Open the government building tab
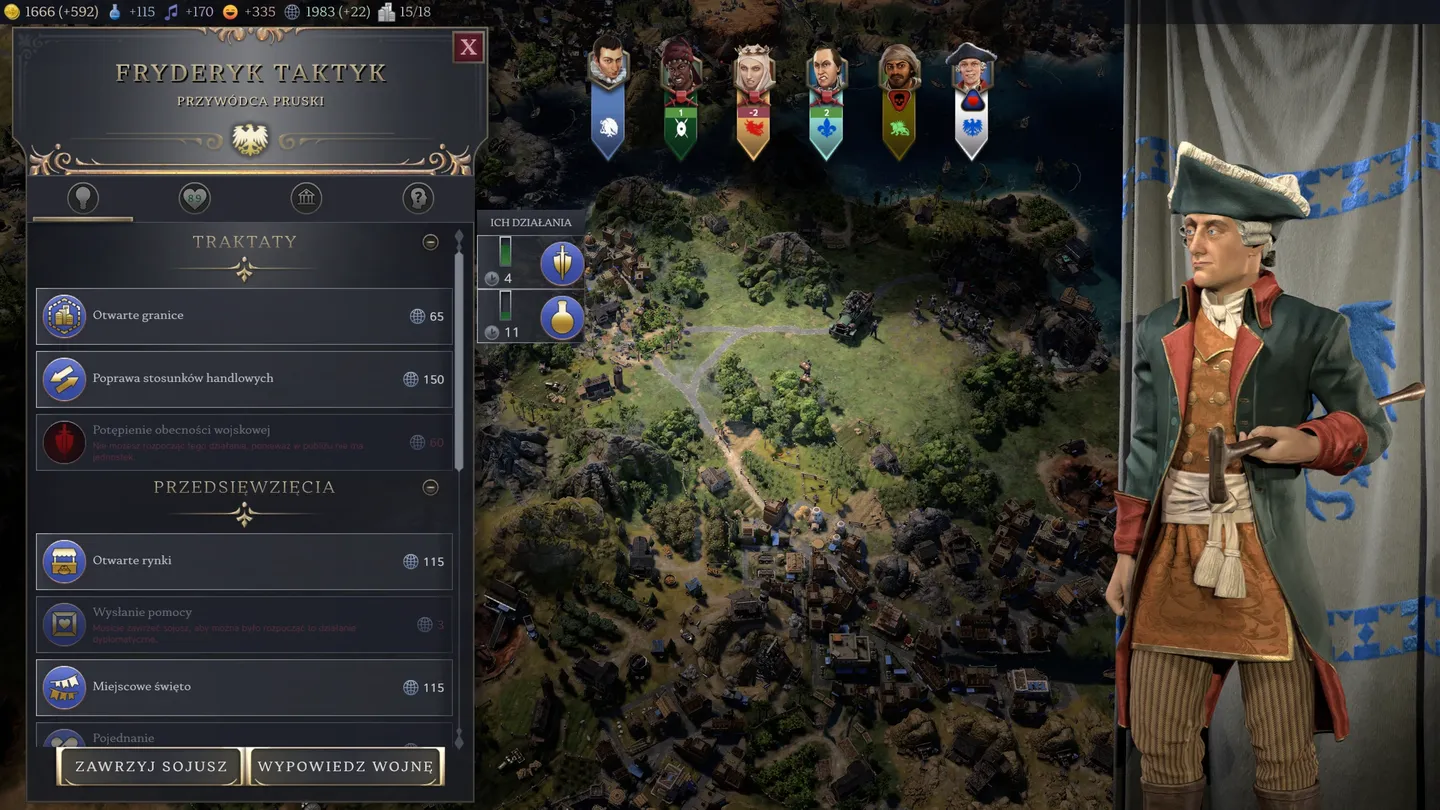The width and height of the screenshot is (1440, 810). 306,198
